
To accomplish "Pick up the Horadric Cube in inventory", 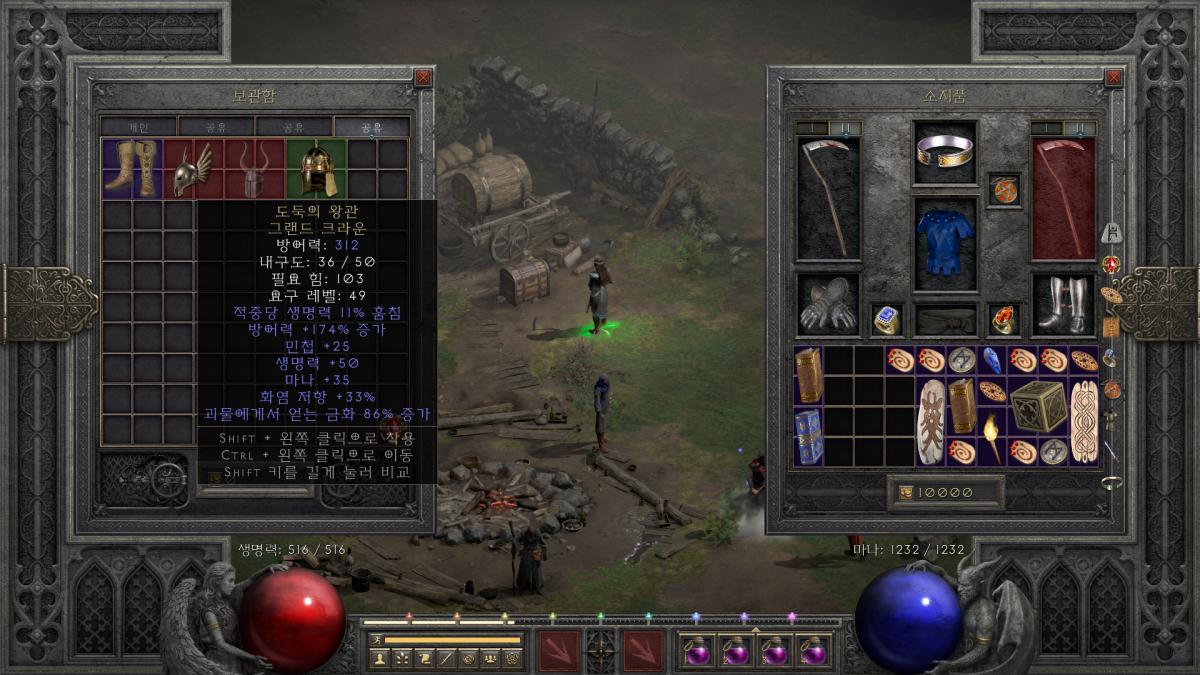I will coord(1037,406).
